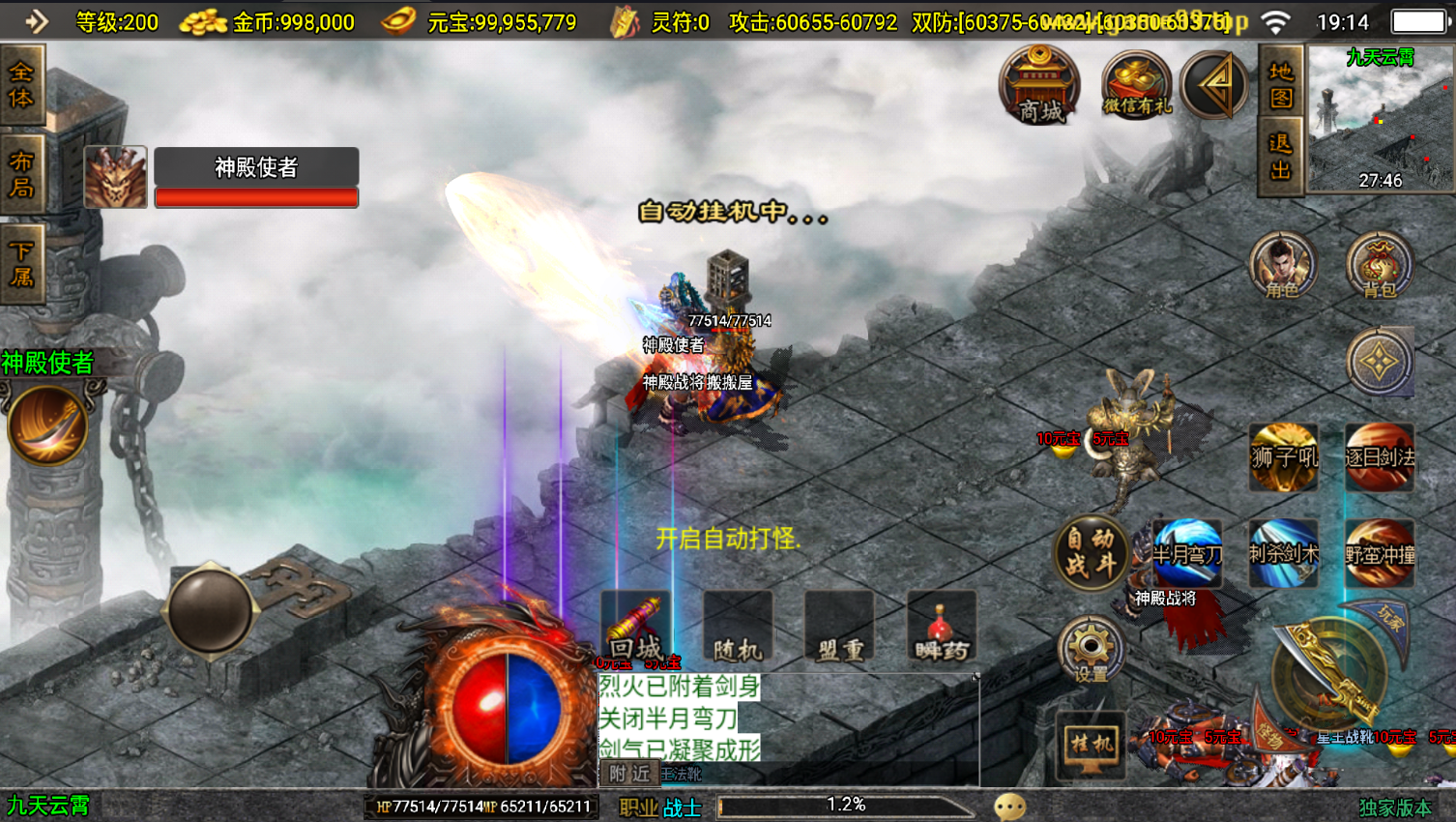1456x822 pixels.
Task: Open the 地图 map button
Action: [1281, 85]
